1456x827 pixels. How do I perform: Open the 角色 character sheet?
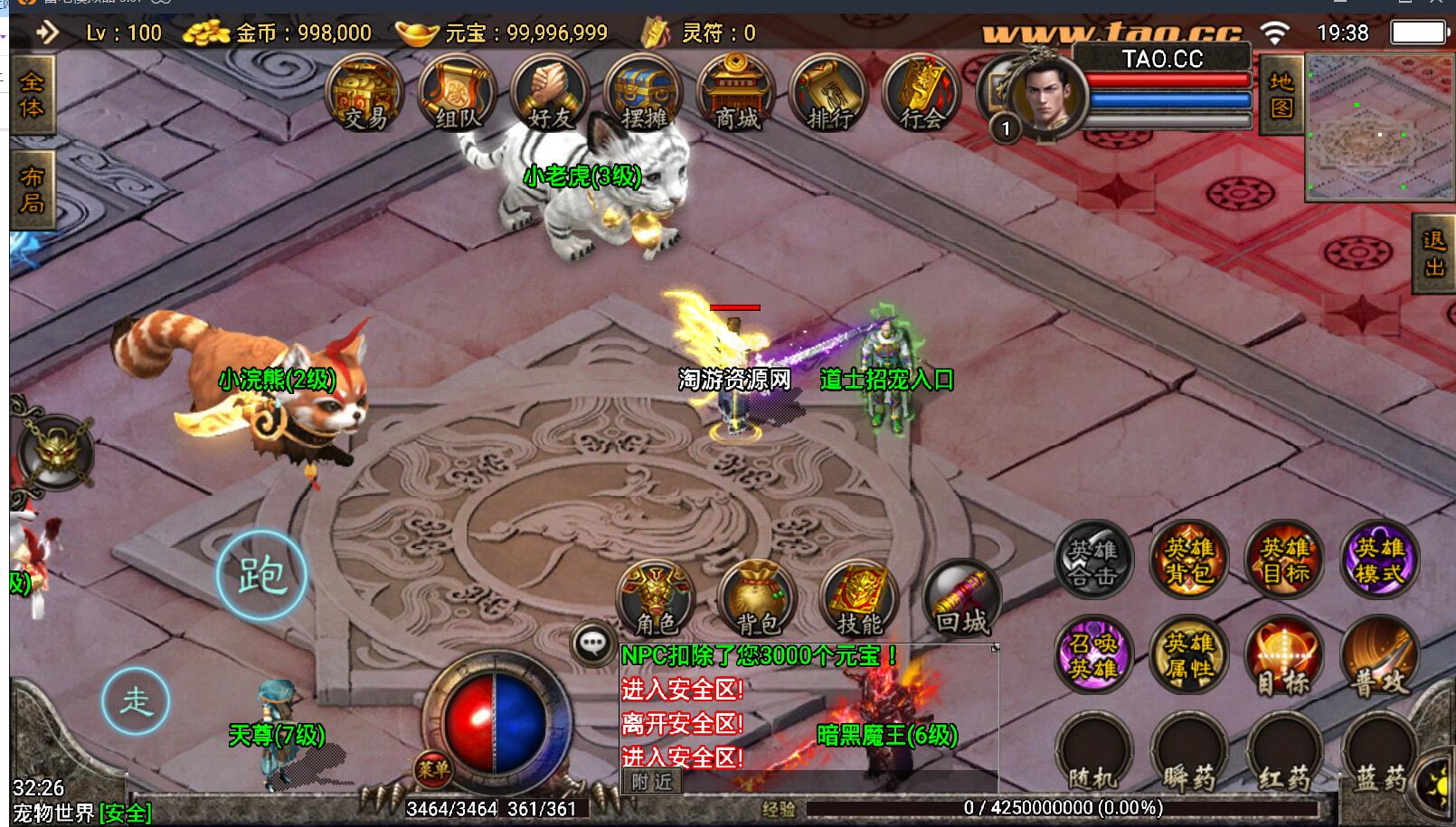coord(657,599)
